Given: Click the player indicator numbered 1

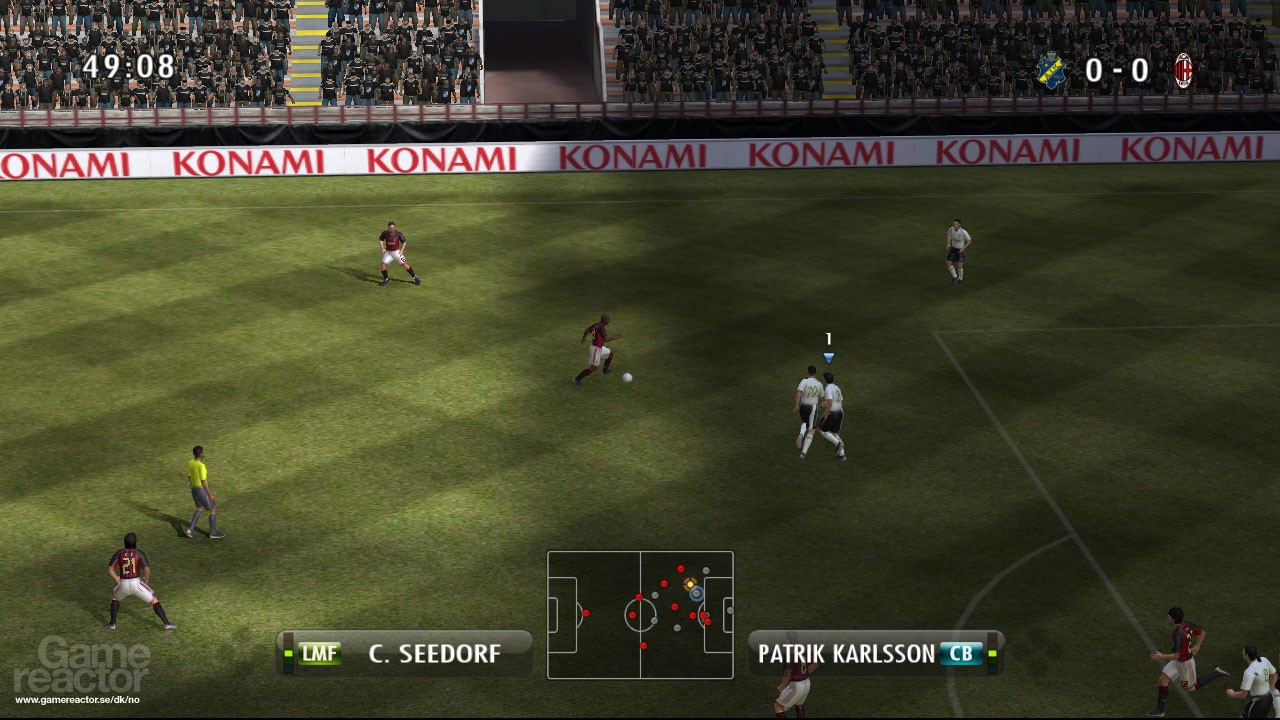Looking at the screenshot, I should tap(827, 339).
